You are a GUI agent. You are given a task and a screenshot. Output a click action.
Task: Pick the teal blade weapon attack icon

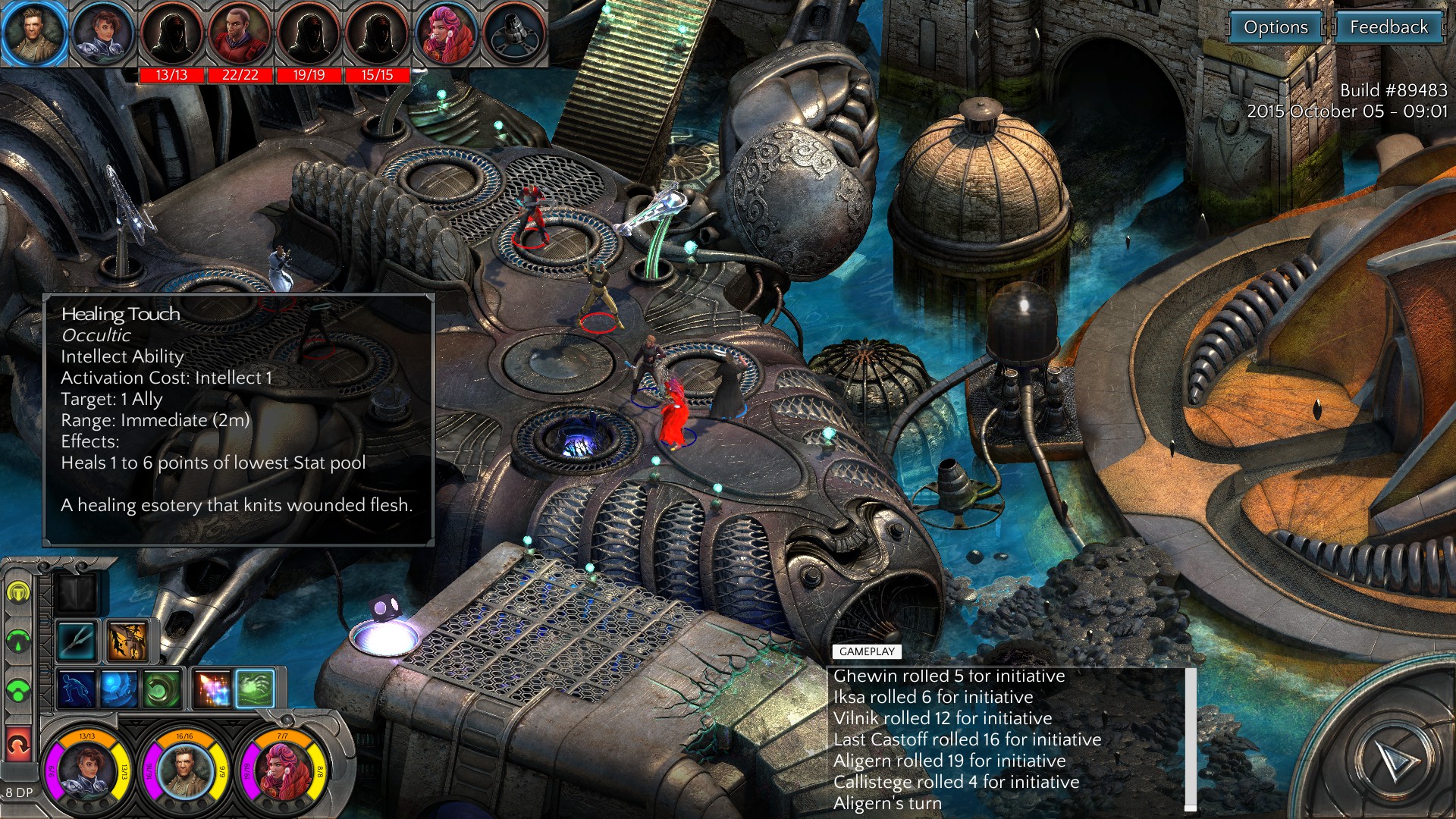coord(77,641)
